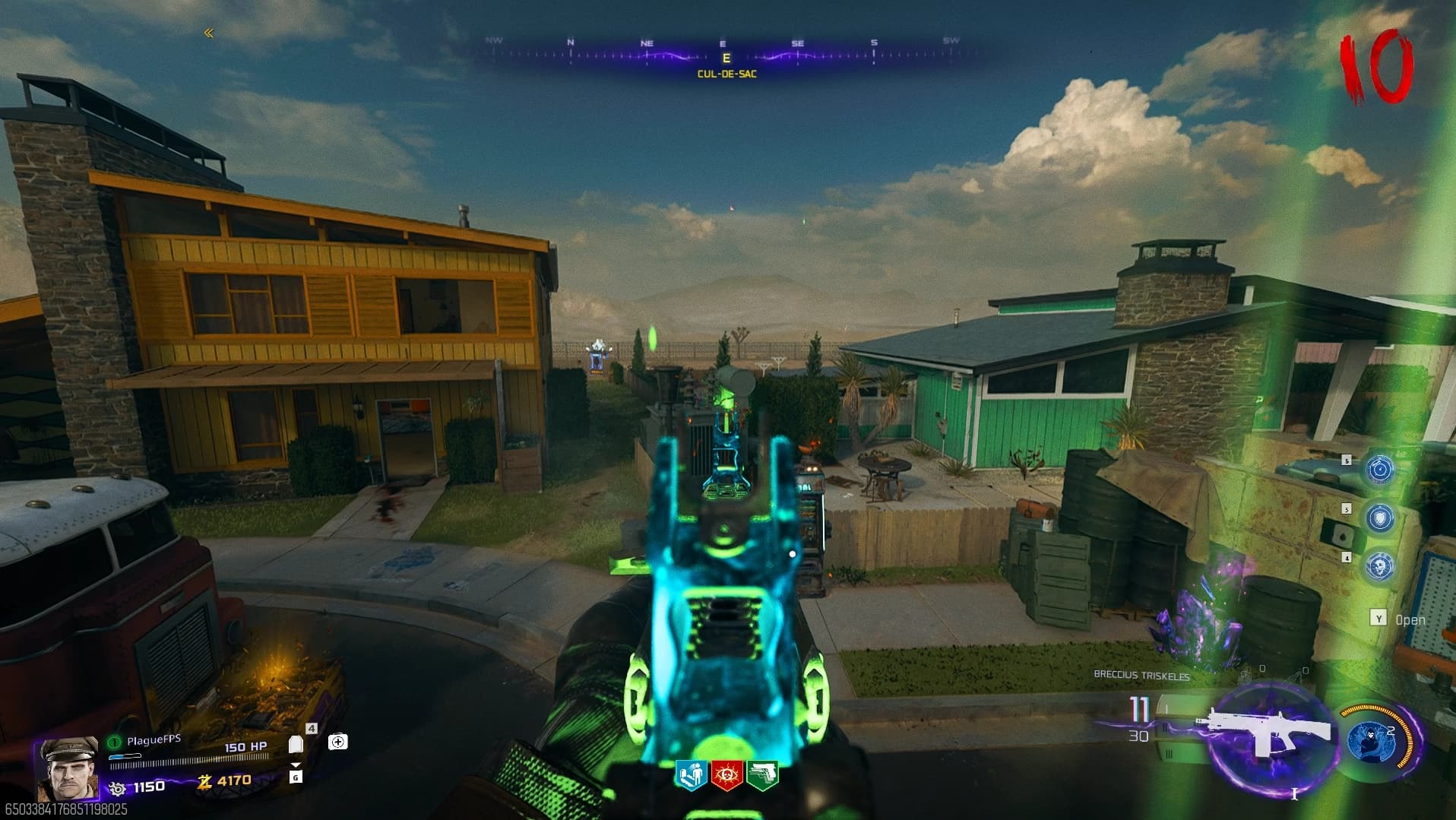Viewport: 1456px width, 820px height.
Task: Choose the green pistol perk icon
Action: [x=763, y=775]
